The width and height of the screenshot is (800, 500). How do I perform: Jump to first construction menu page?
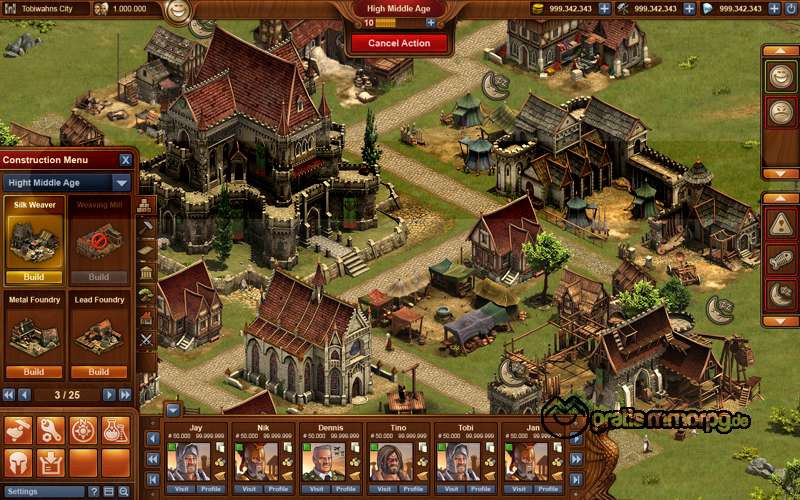[x=8, y=395]
